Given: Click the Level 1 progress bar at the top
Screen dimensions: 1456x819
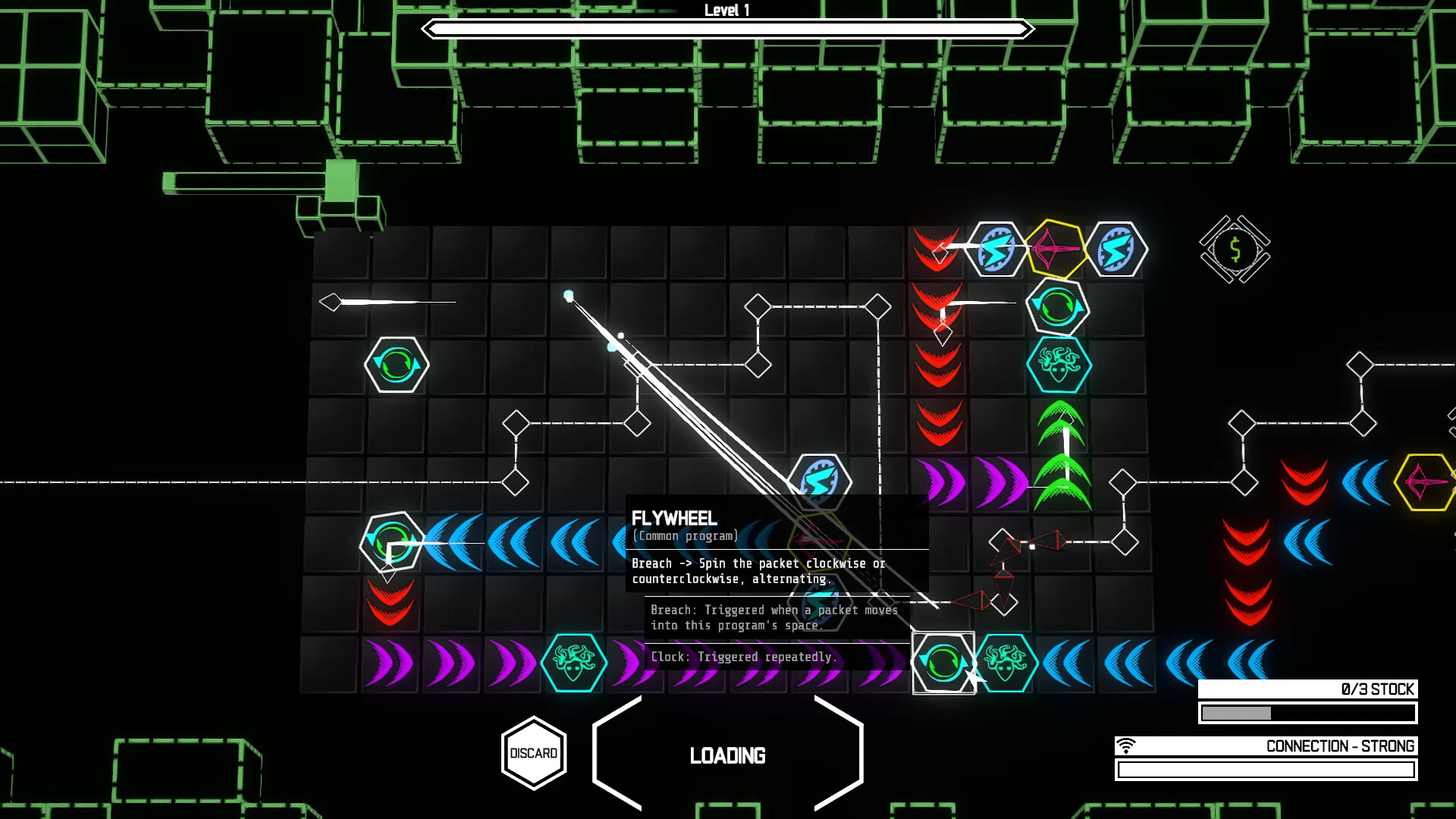Looking at the screenshot, I should tap(728, 30).
